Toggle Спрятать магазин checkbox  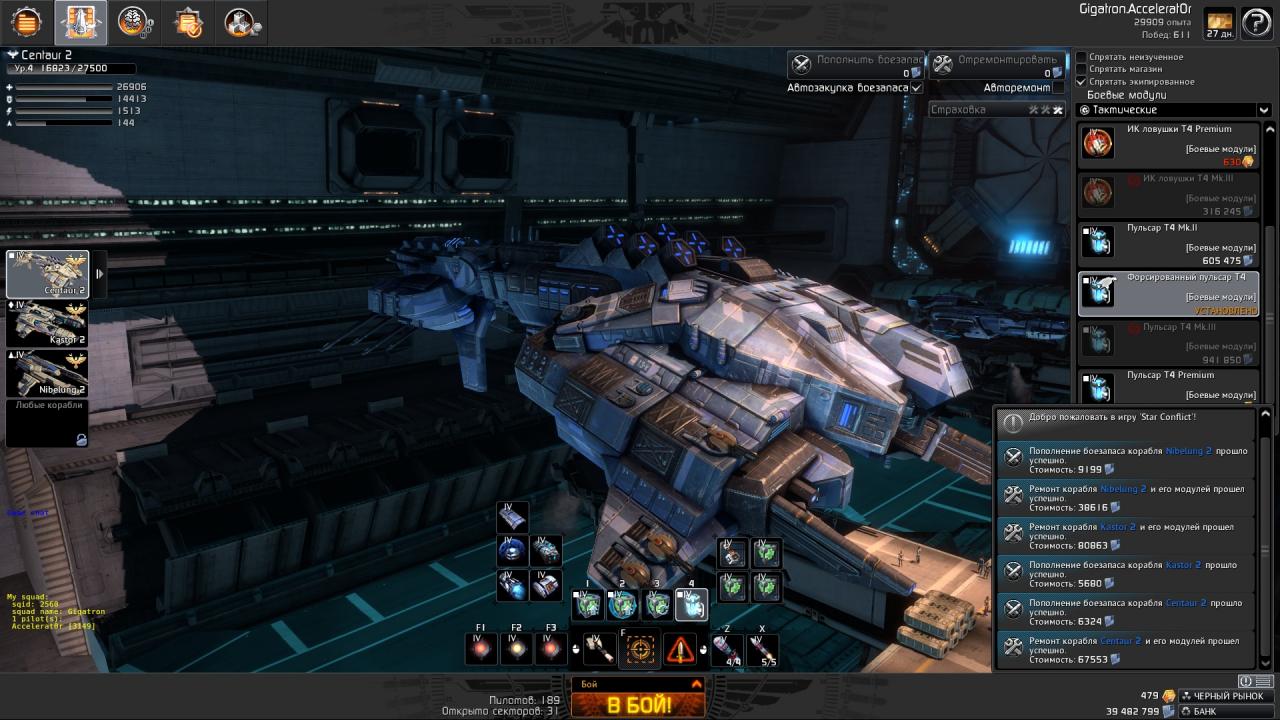[1081, 69]
